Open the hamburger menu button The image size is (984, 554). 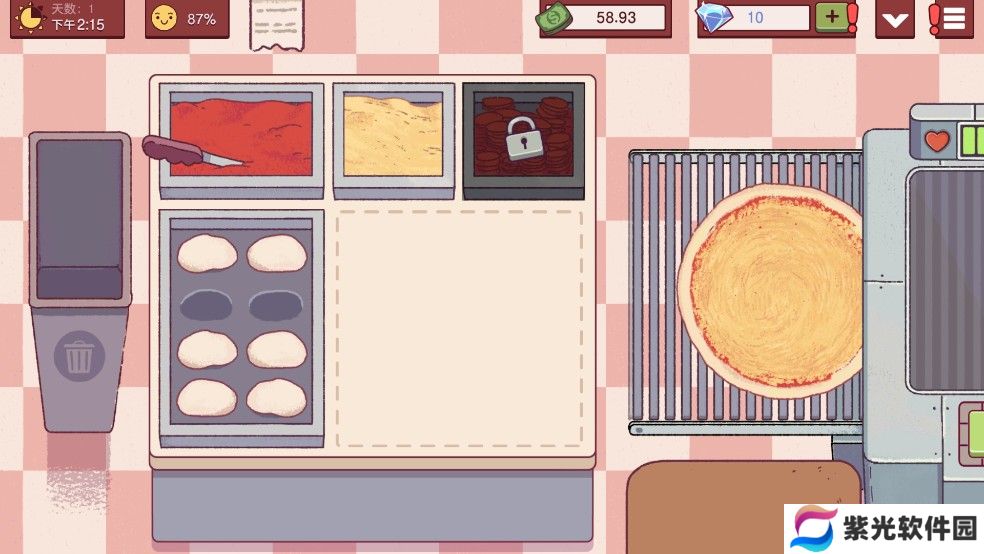(x=953, y=18)
